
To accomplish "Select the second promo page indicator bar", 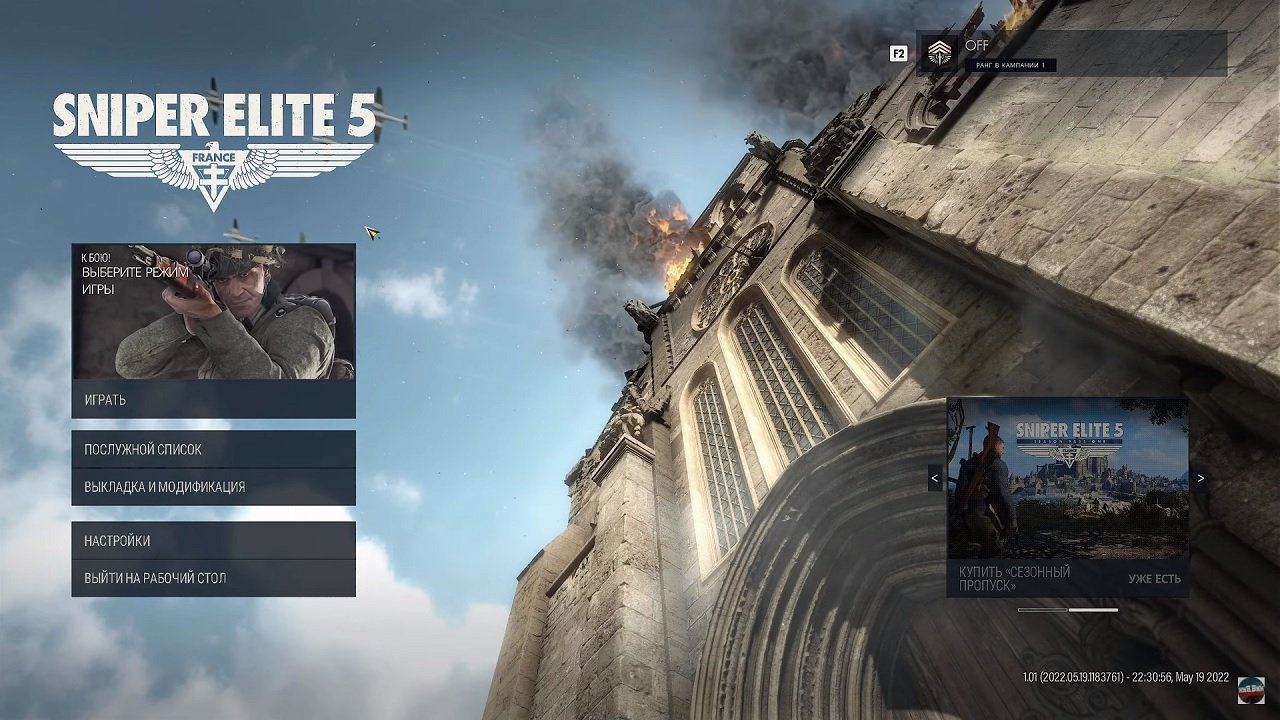I will 1093,610.
